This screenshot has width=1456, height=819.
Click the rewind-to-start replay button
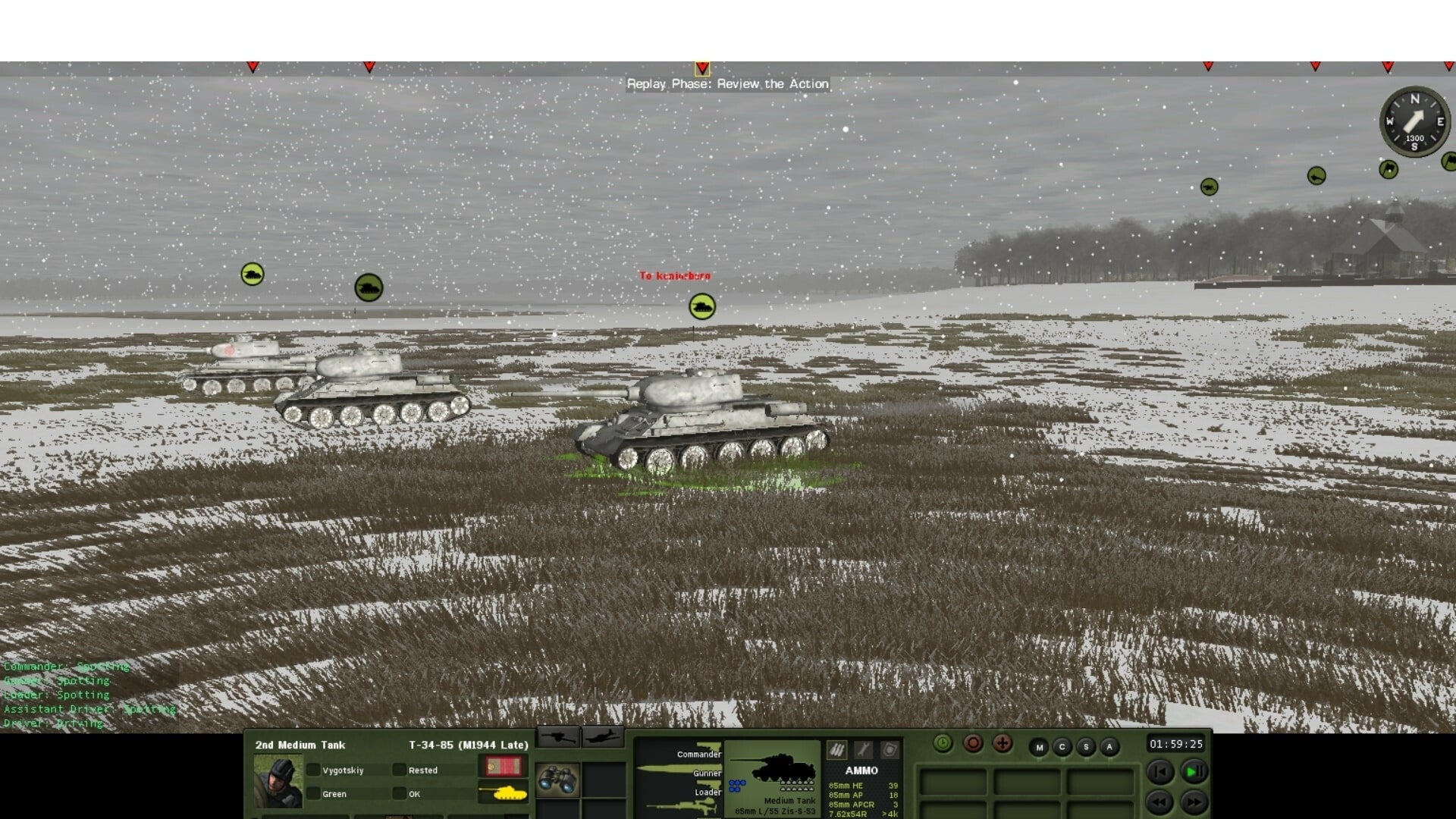pos(1161,772)
